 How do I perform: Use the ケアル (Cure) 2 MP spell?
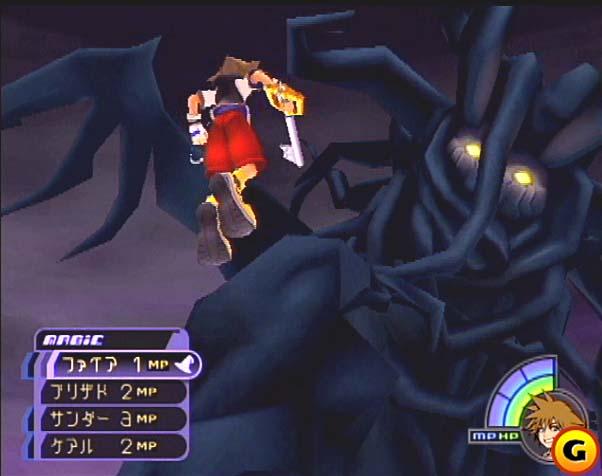[x=110, y=445]
